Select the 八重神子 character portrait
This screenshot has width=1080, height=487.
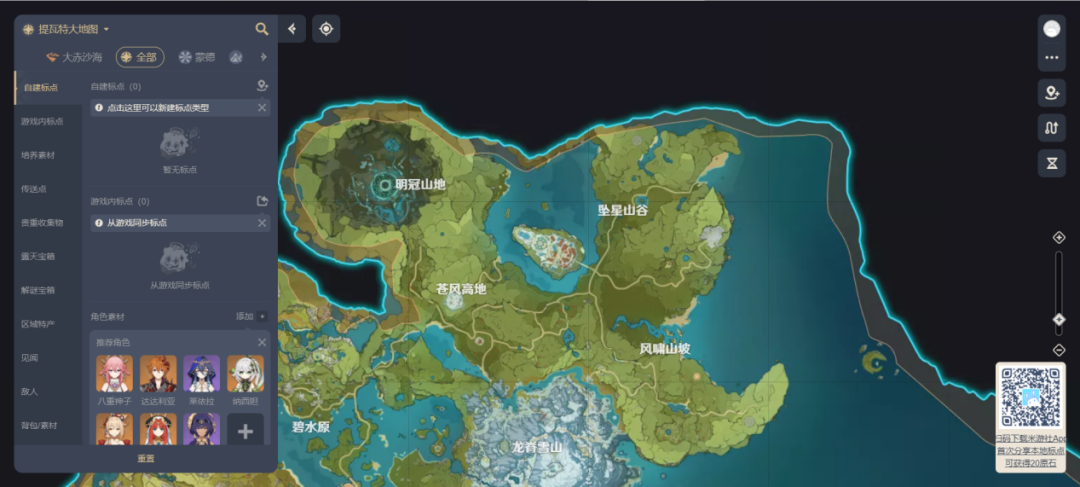[x=114, y=375]
